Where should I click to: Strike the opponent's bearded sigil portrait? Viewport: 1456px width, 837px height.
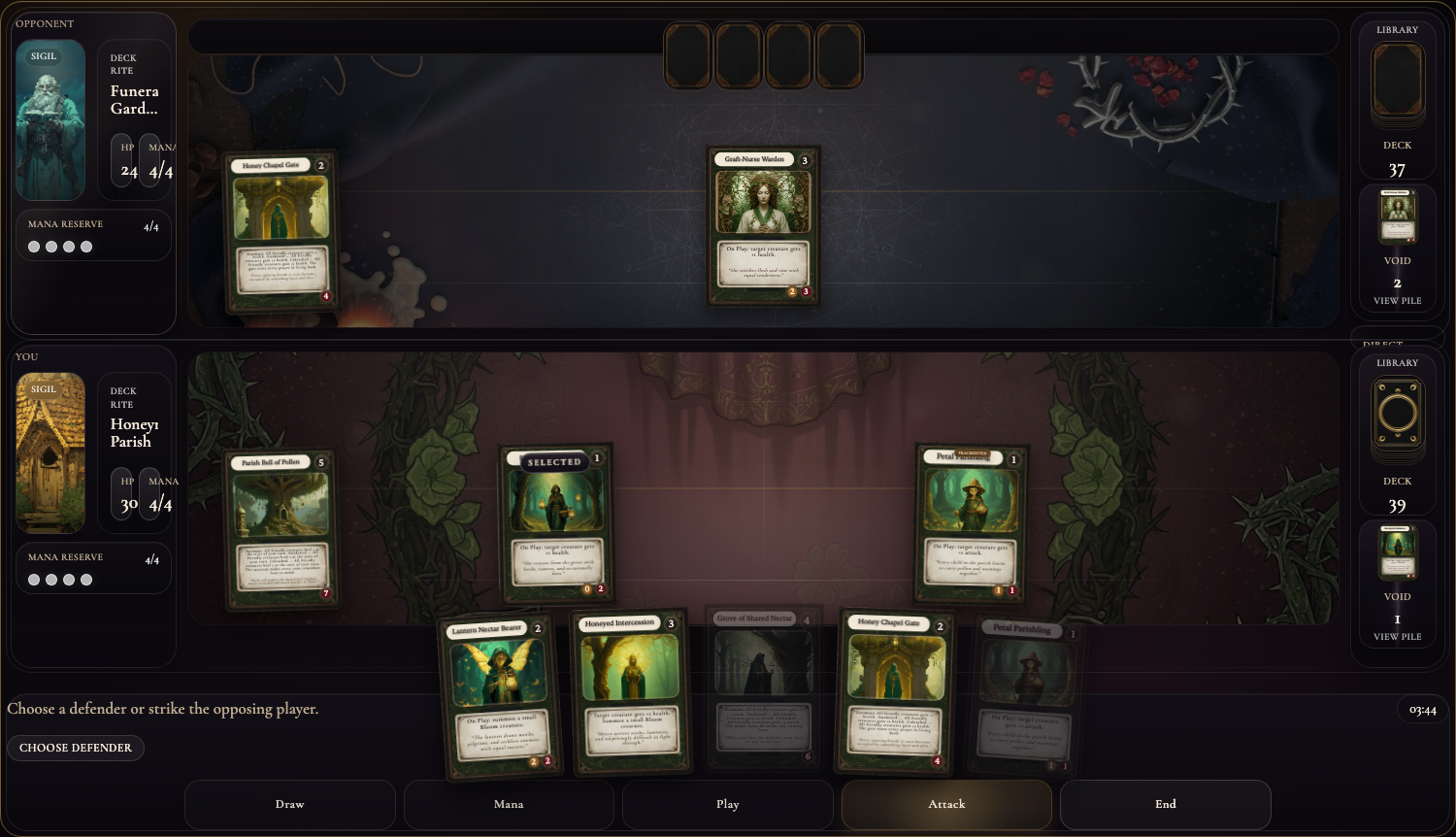(50, 119)
